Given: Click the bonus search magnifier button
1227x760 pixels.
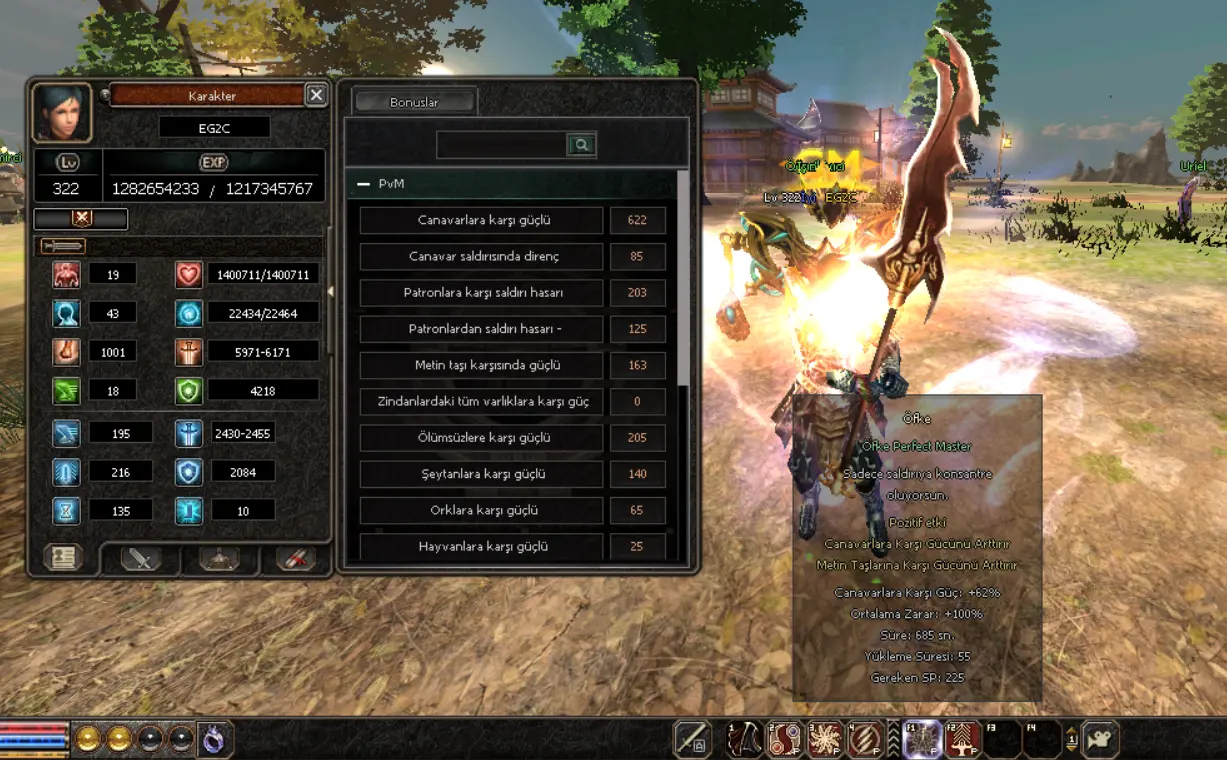Looking at the screenshot, I should pos(581,145).
